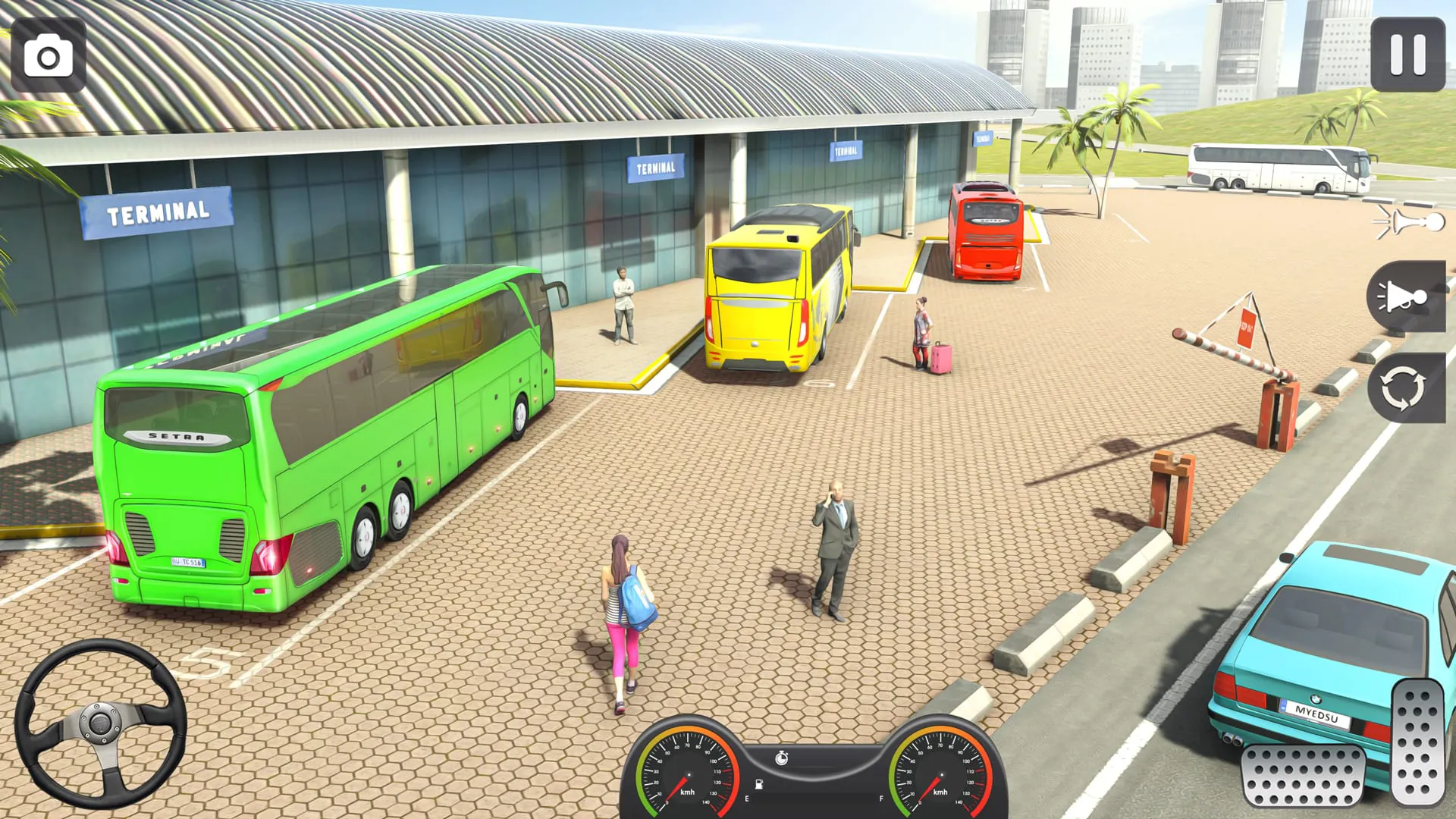Click the camera screenshot icon
The image size is (1456, 819).
(49, 57)
